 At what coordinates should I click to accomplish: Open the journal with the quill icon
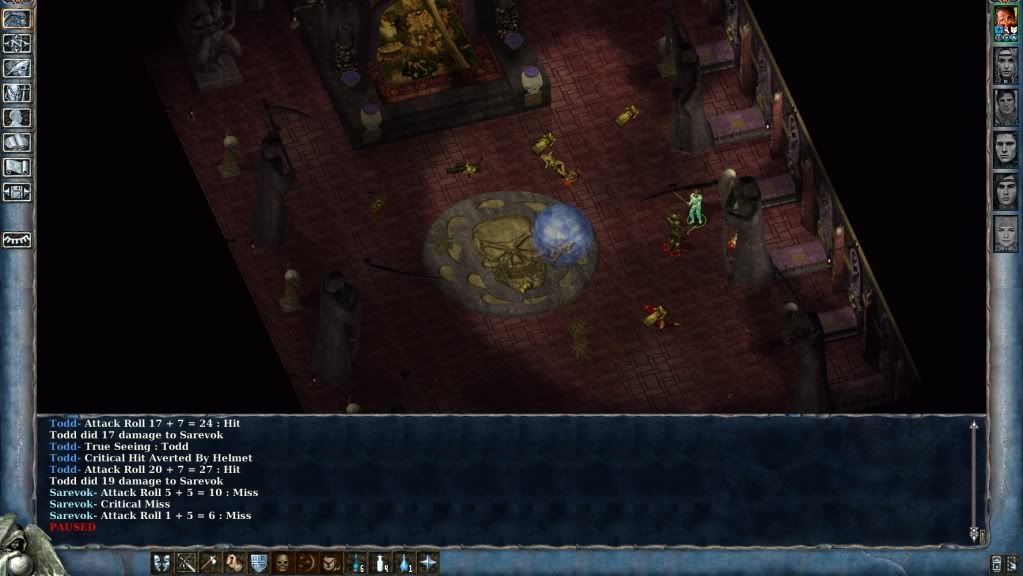[17, 68]
